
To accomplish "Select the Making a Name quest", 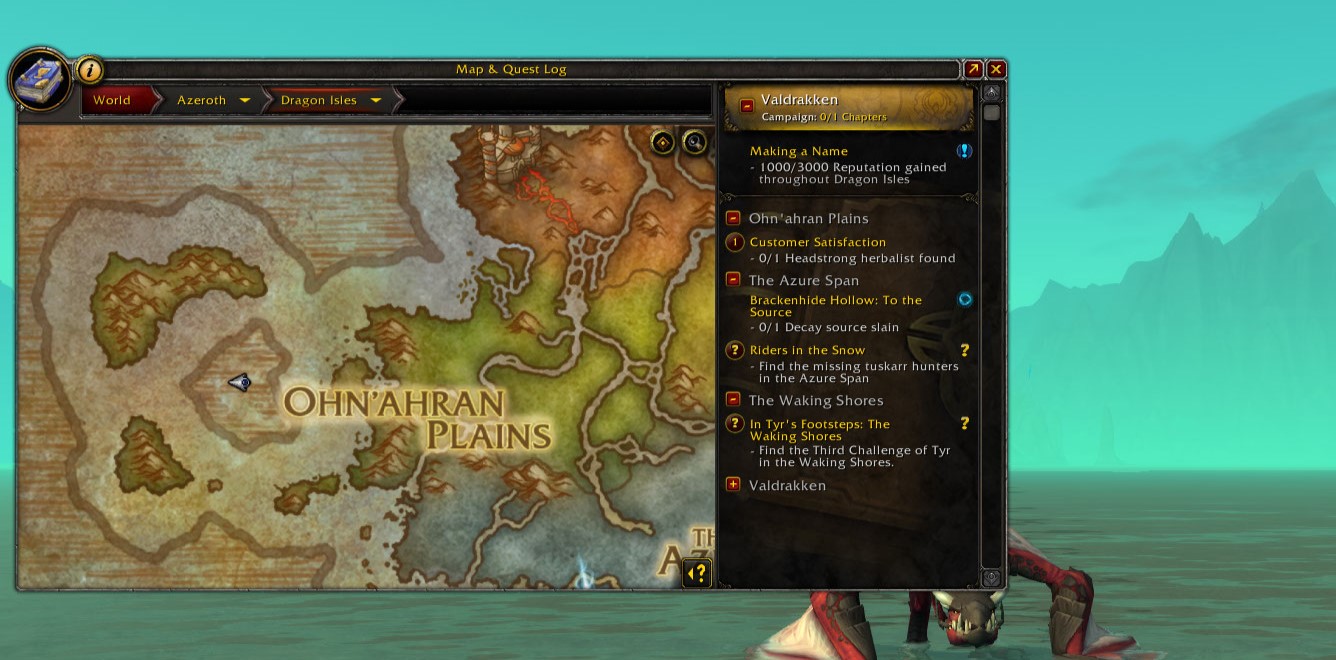I will click(x=799, y=152).
